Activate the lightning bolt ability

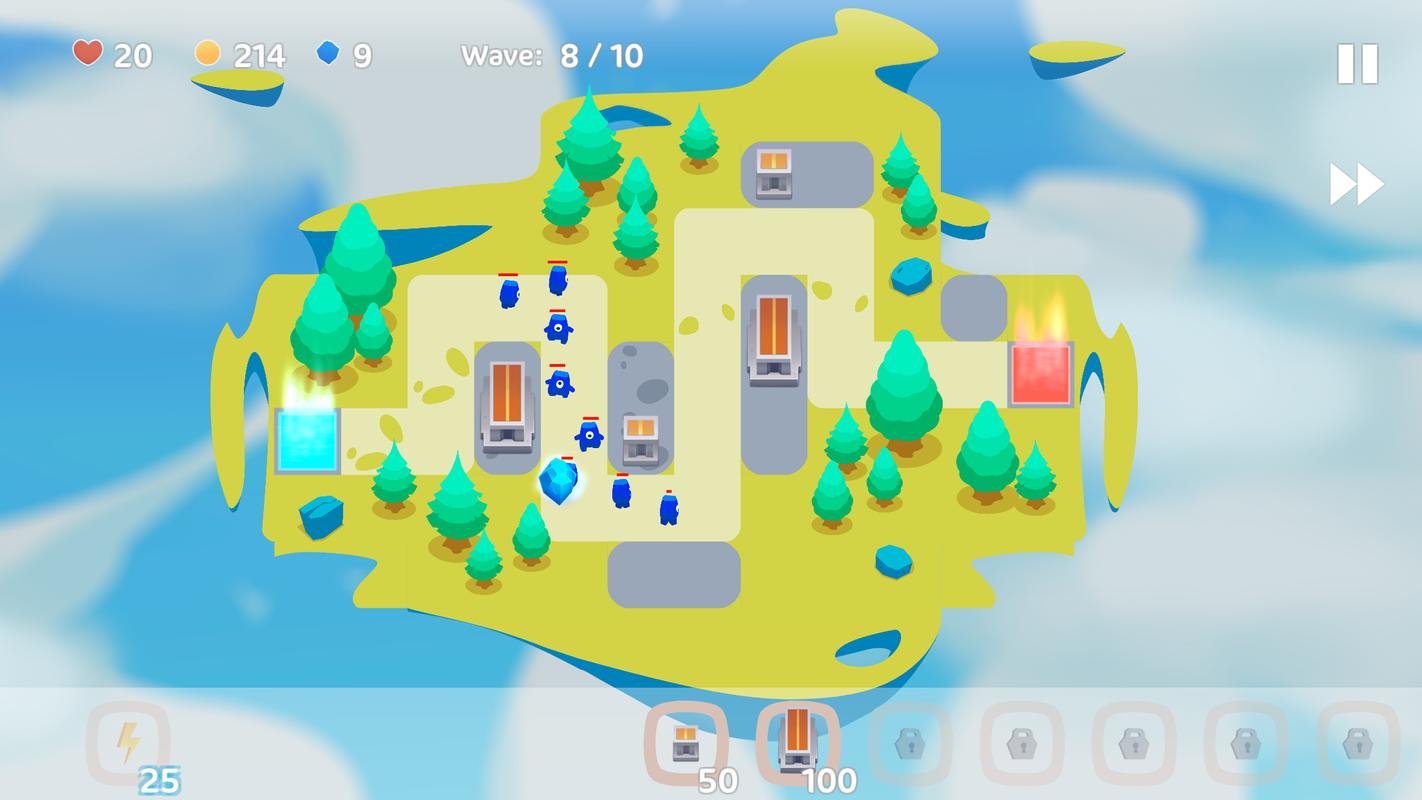click(128, 743)
